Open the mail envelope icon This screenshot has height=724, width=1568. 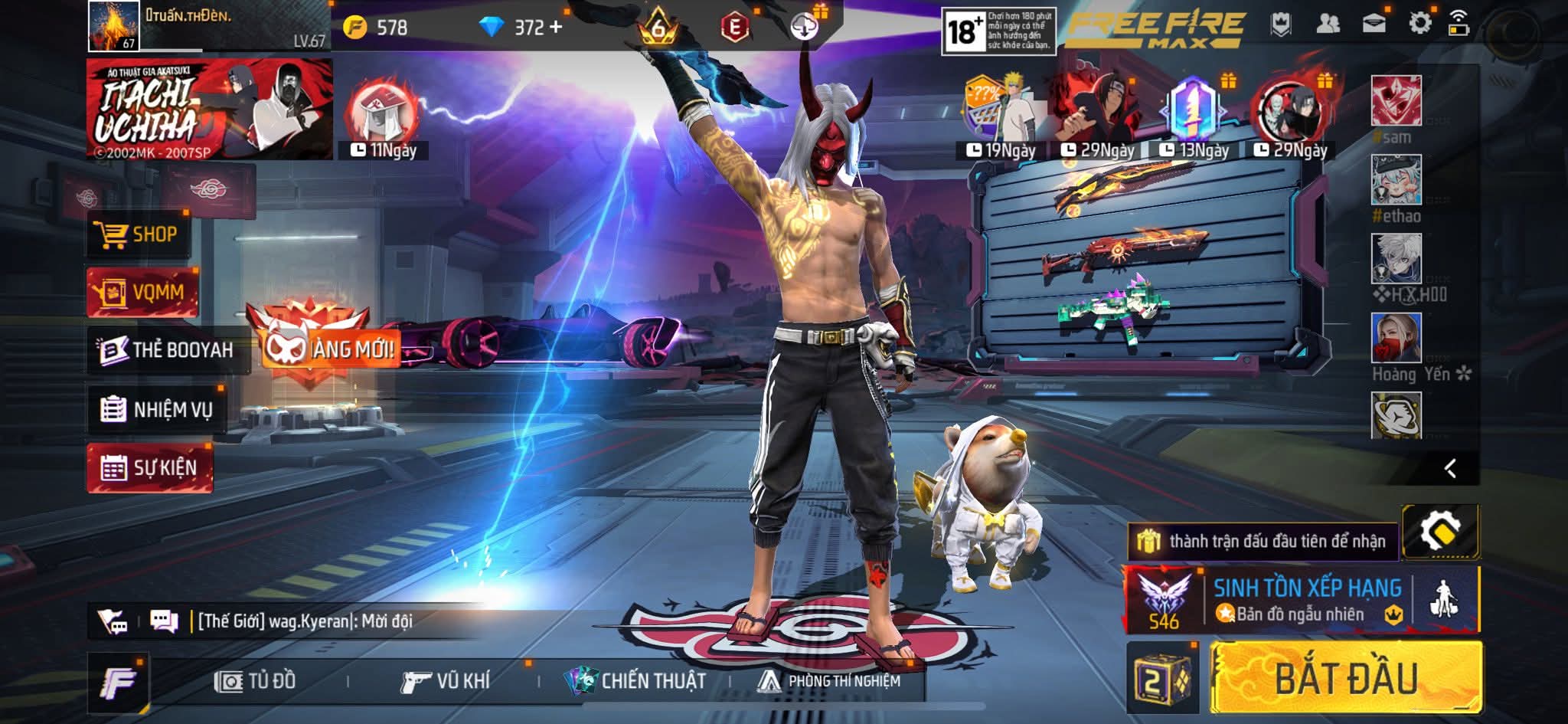(1374, 24)
